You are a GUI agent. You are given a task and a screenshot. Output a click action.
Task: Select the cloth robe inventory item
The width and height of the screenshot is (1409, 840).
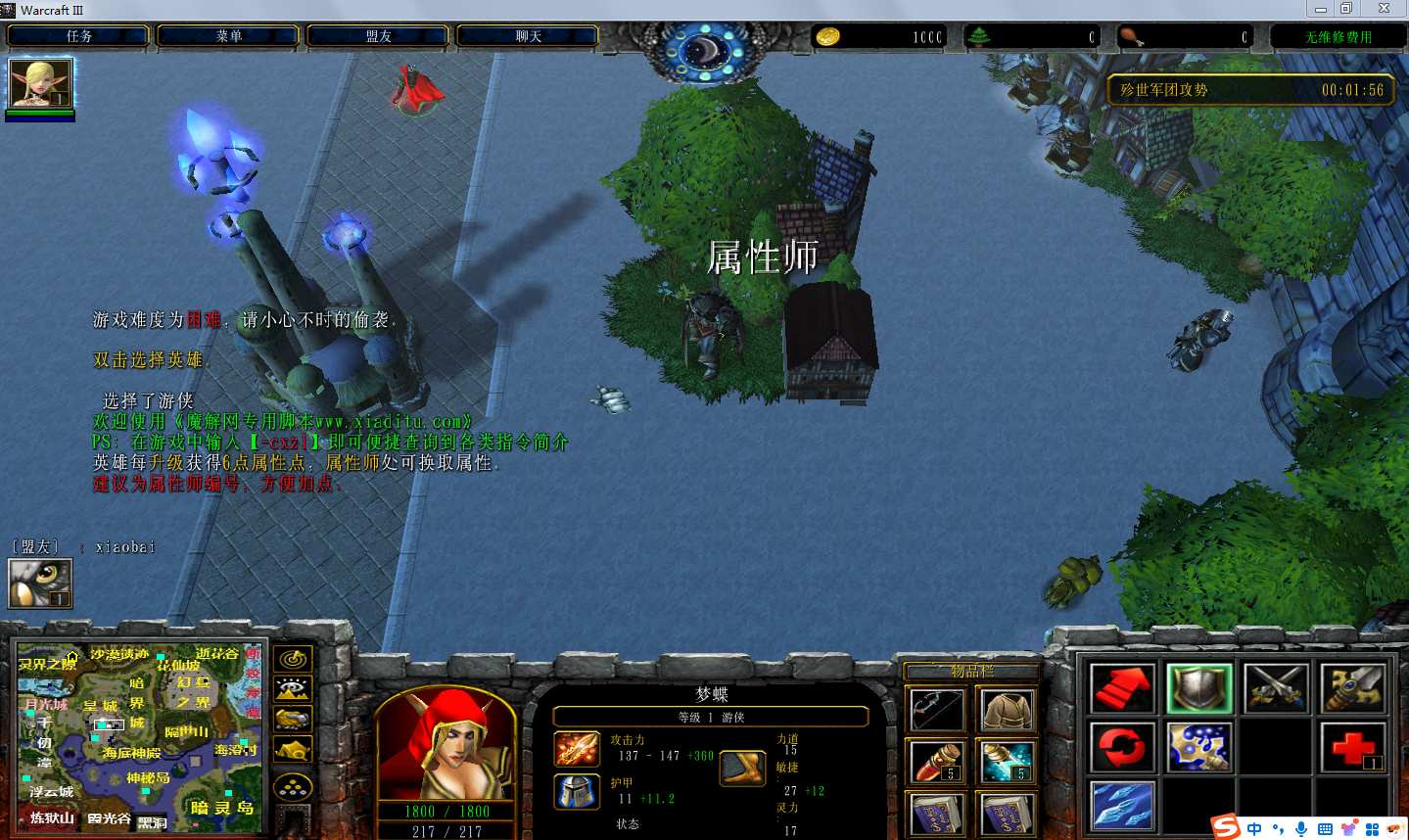[1007, 711]
